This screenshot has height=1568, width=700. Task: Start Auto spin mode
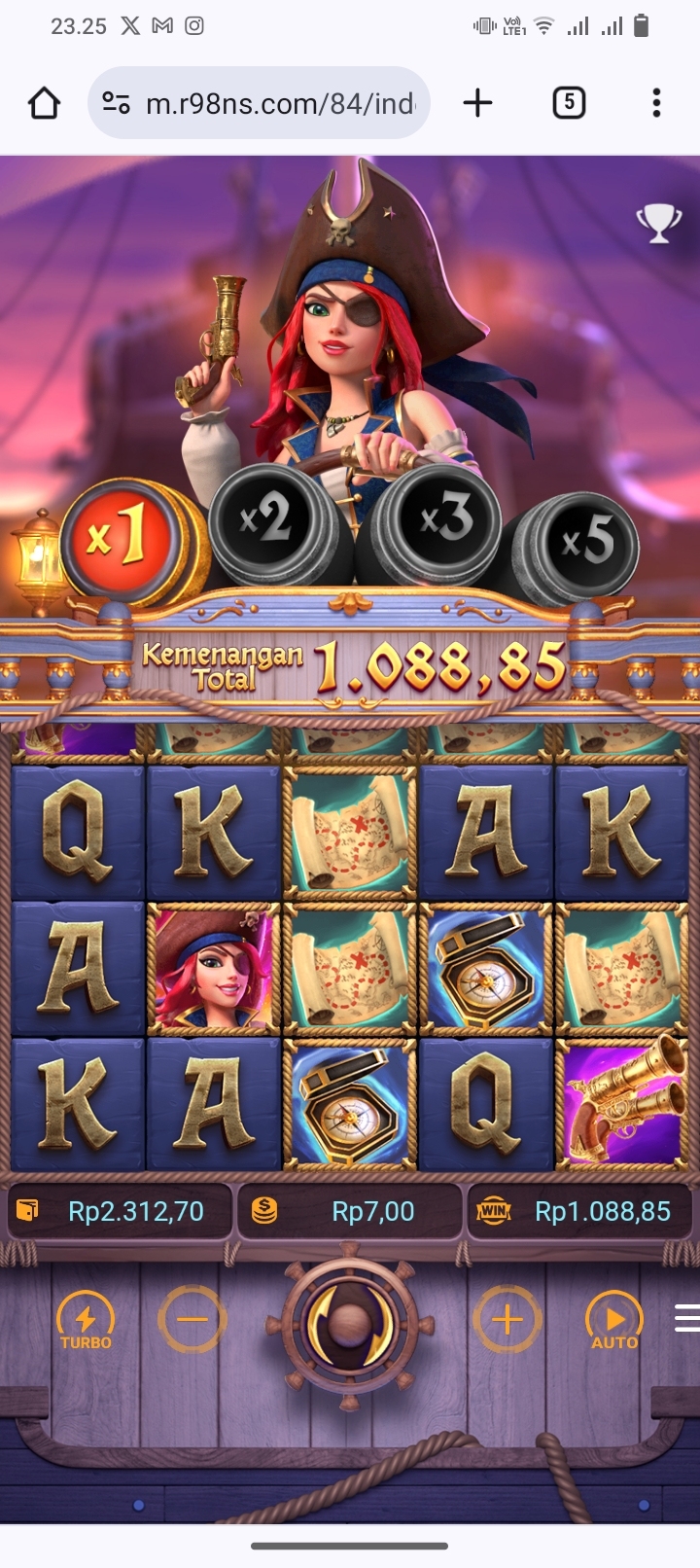click(x=613, y=1321)
